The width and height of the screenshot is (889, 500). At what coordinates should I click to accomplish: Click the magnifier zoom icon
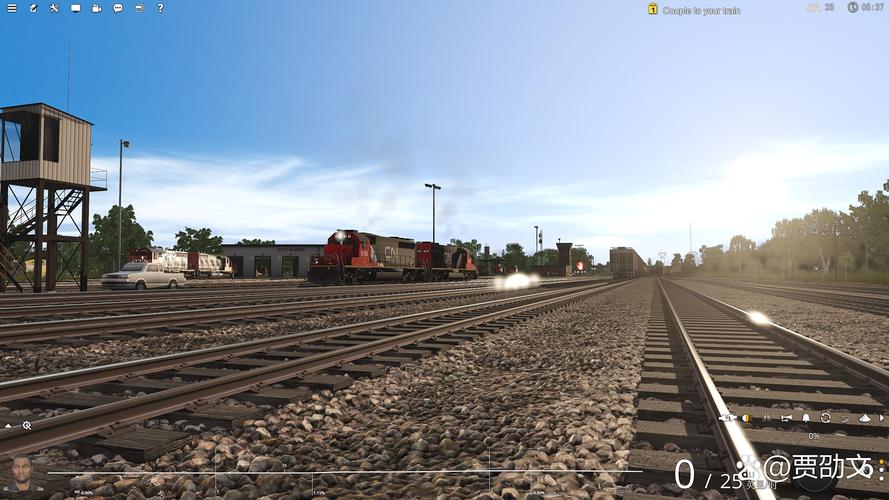(x=27, y=425)
